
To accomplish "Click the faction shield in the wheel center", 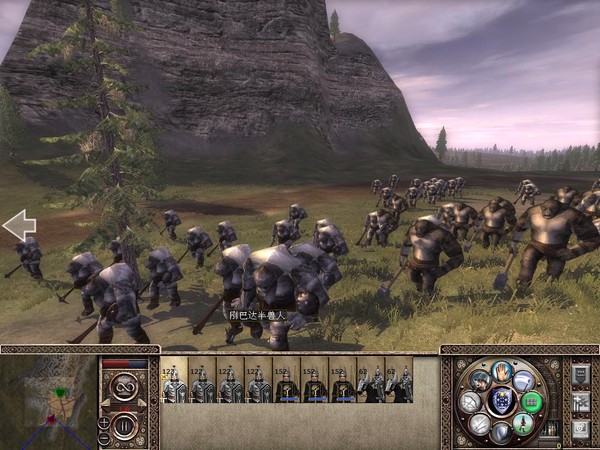I will pos(502,402).
